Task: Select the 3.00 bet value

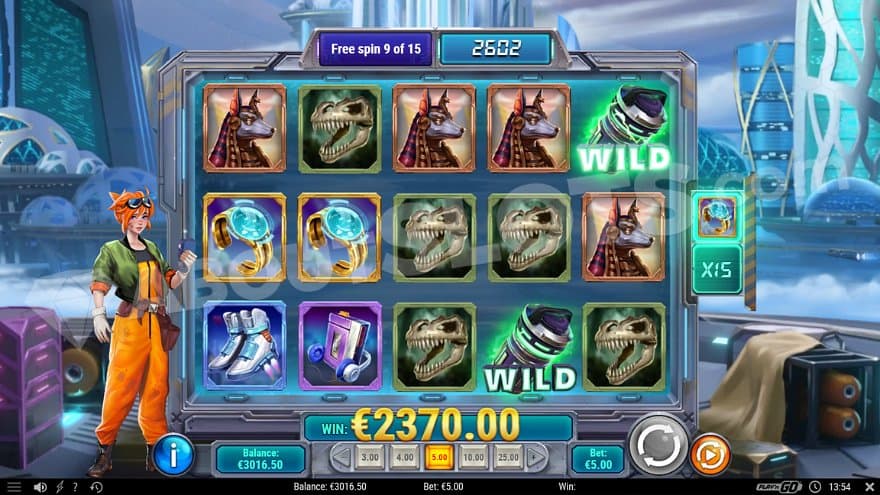Action: pyautogui.click(x=369, y=459)
